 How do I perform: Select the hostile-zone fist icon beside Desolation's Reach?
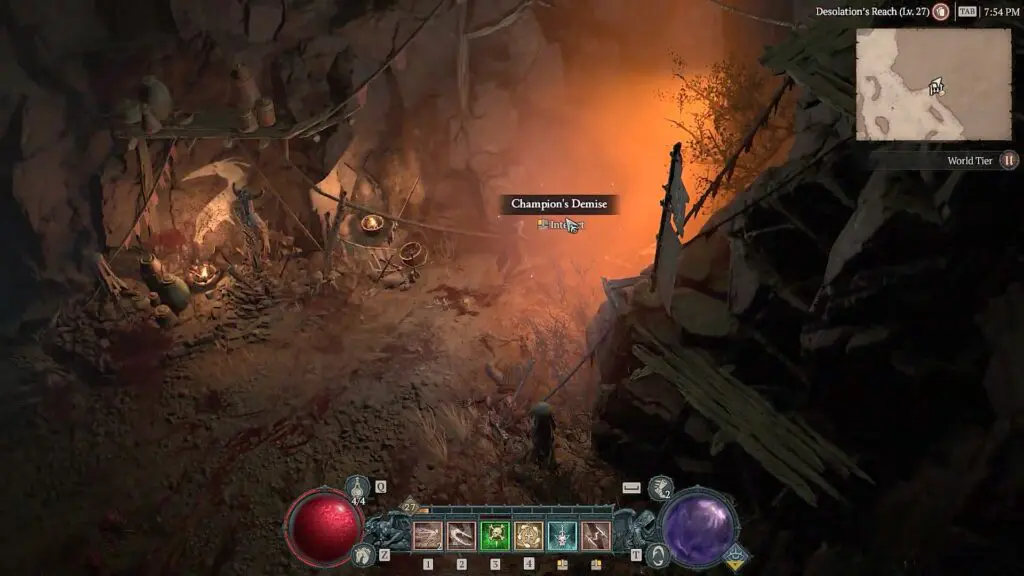940,12
